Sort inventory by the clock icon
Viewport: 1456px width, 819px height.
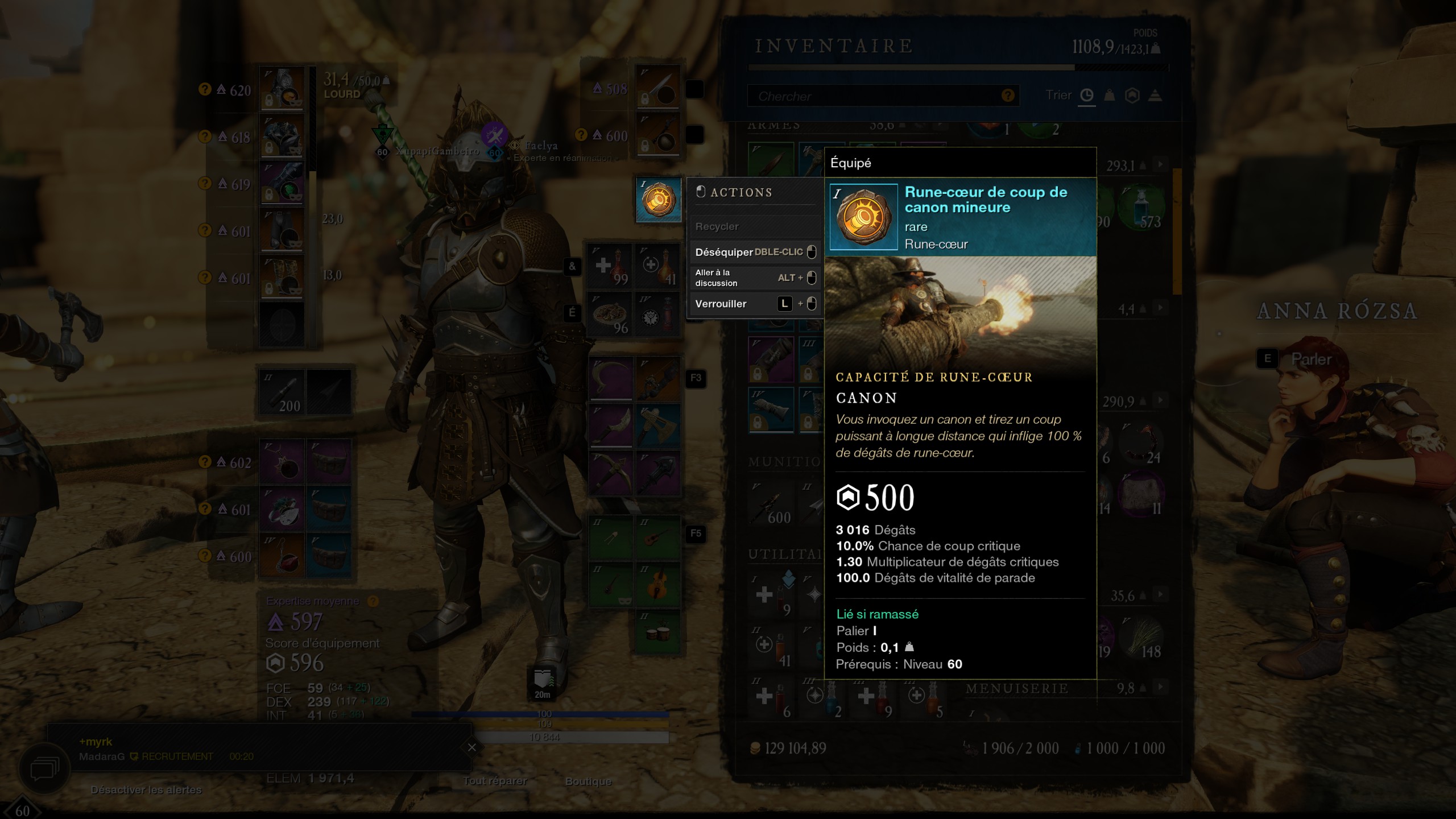(x=1086, y=96)
